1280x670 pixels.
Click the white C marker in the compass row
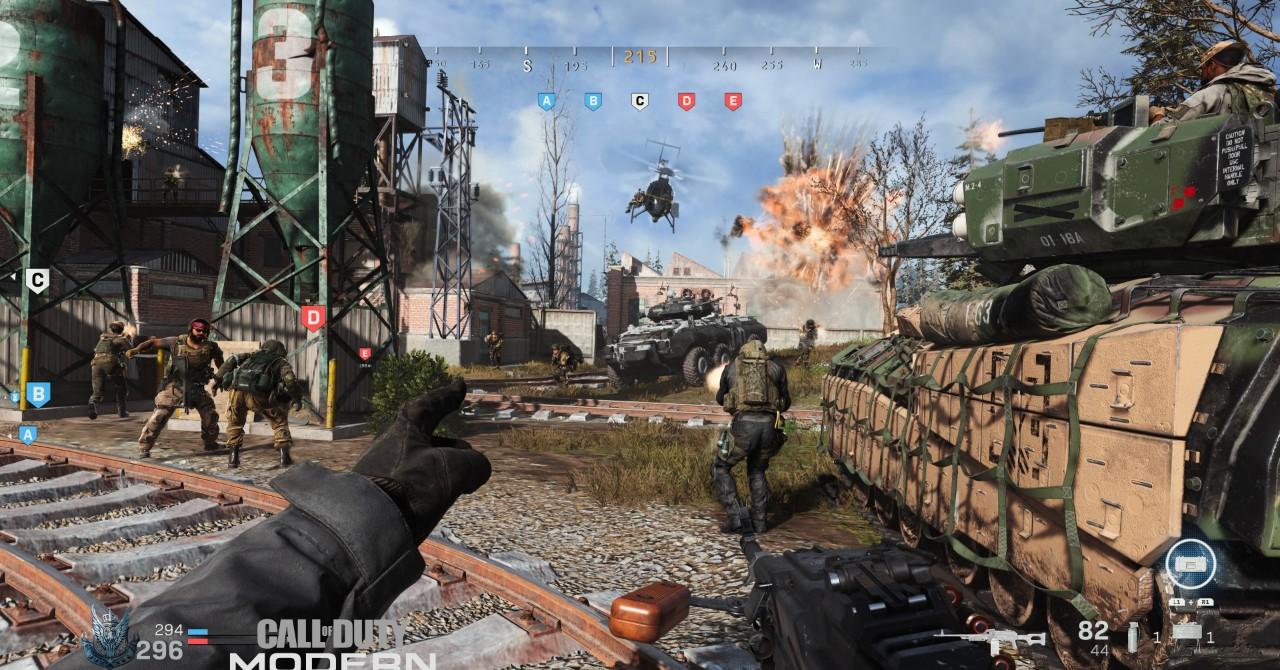[x=639, y=100]
